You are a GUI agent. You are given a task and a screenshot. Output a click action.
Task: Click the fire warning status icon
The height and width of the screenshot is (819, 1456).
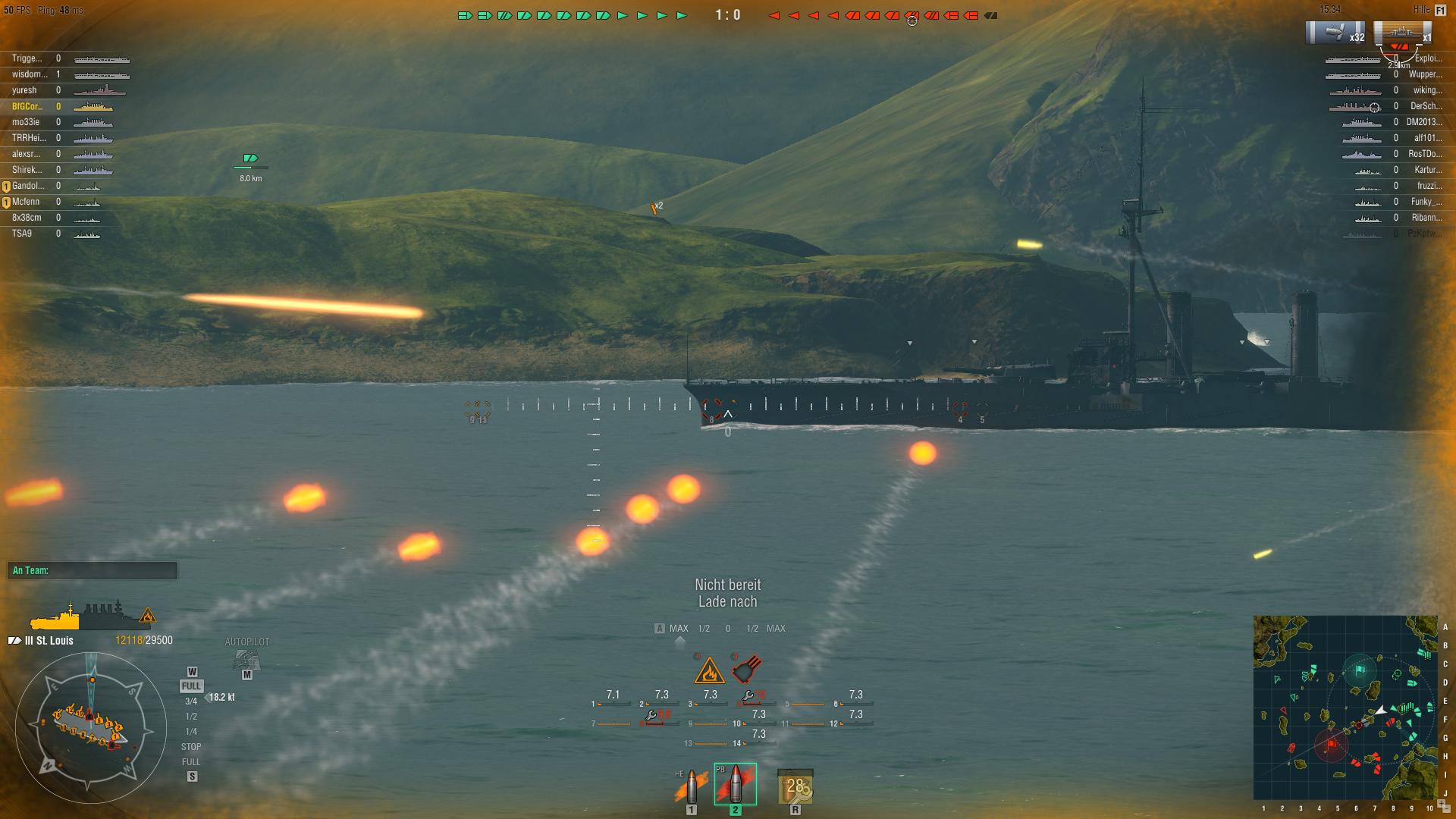tap(709, 670)
